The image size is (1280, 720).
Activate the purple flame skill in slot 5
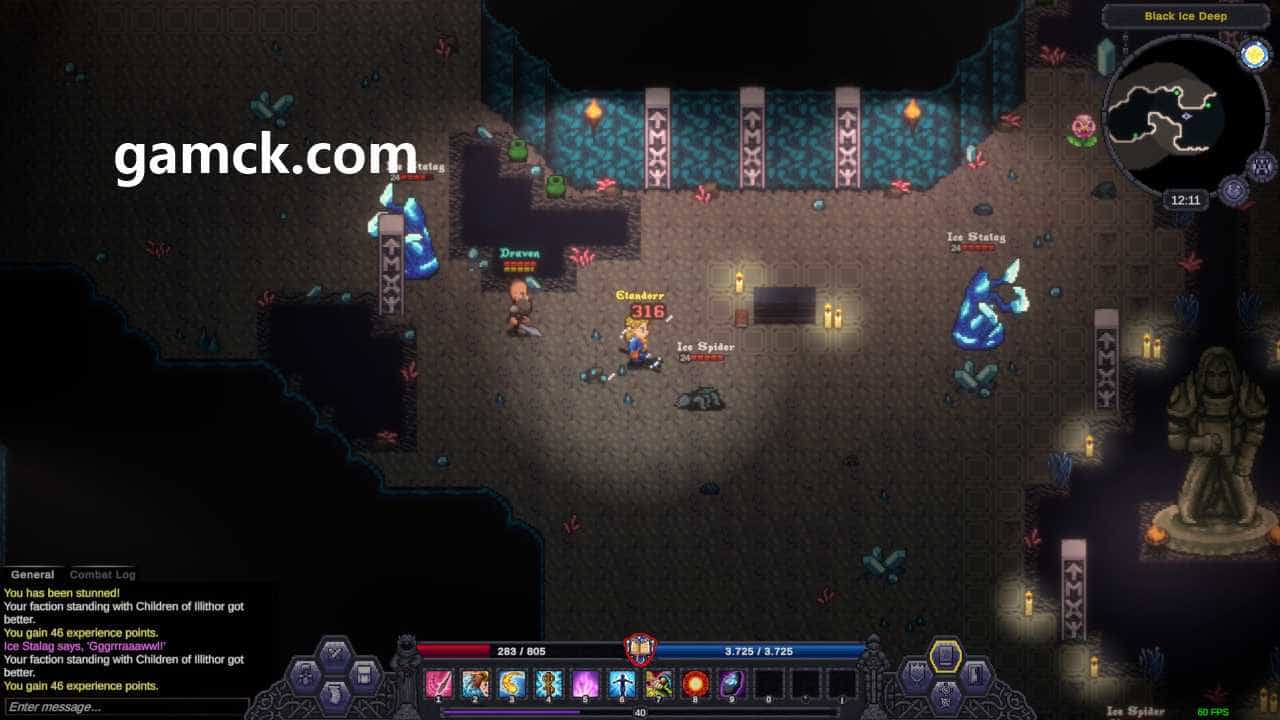click(x=585, y=684)
